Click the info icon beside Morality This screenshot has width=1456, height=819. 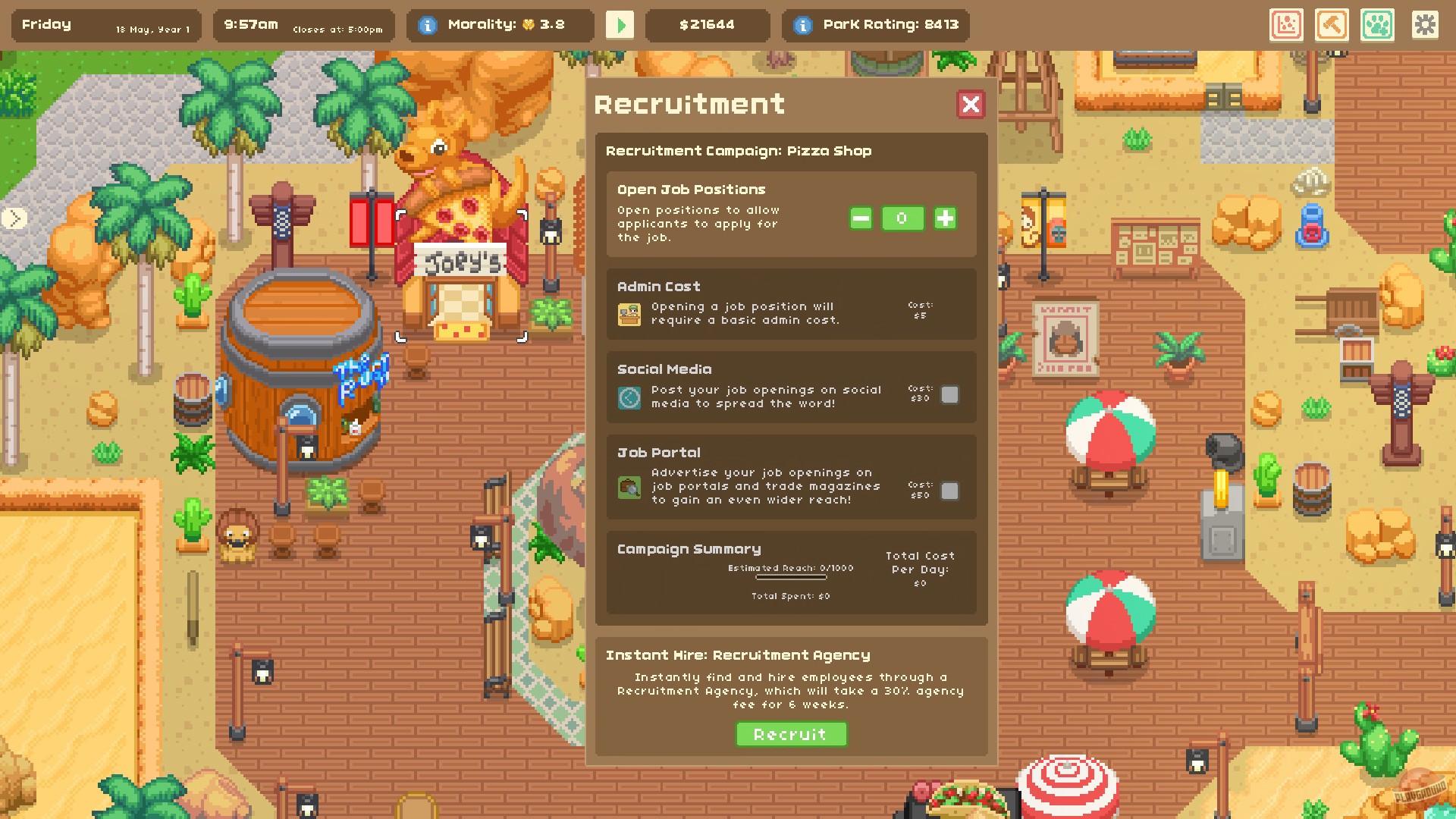(x=429, y=24)
